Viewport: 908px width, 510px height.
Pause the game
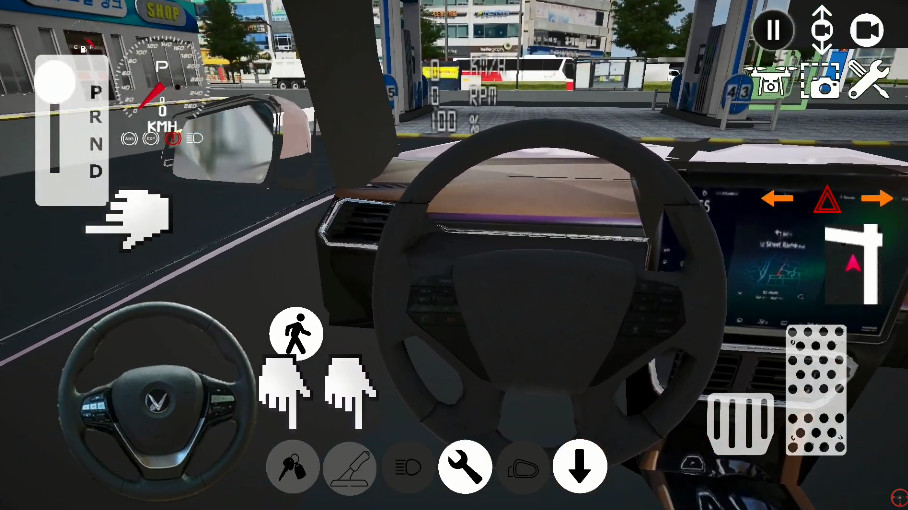pyautogui.click(x=772, y=29)
